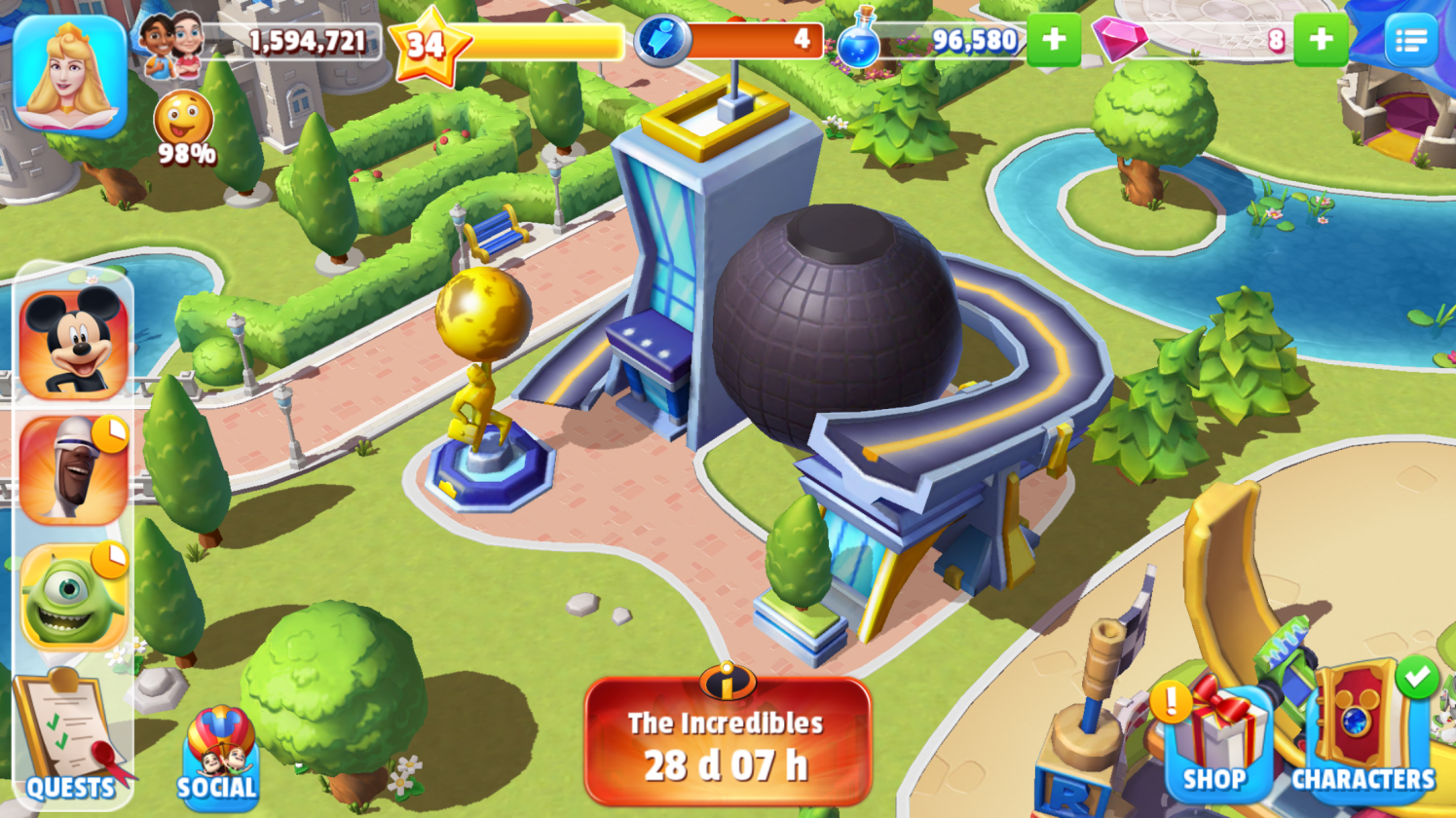Tap the smiley happiness meter icon

pyautogui.click(x=183, y=120)
